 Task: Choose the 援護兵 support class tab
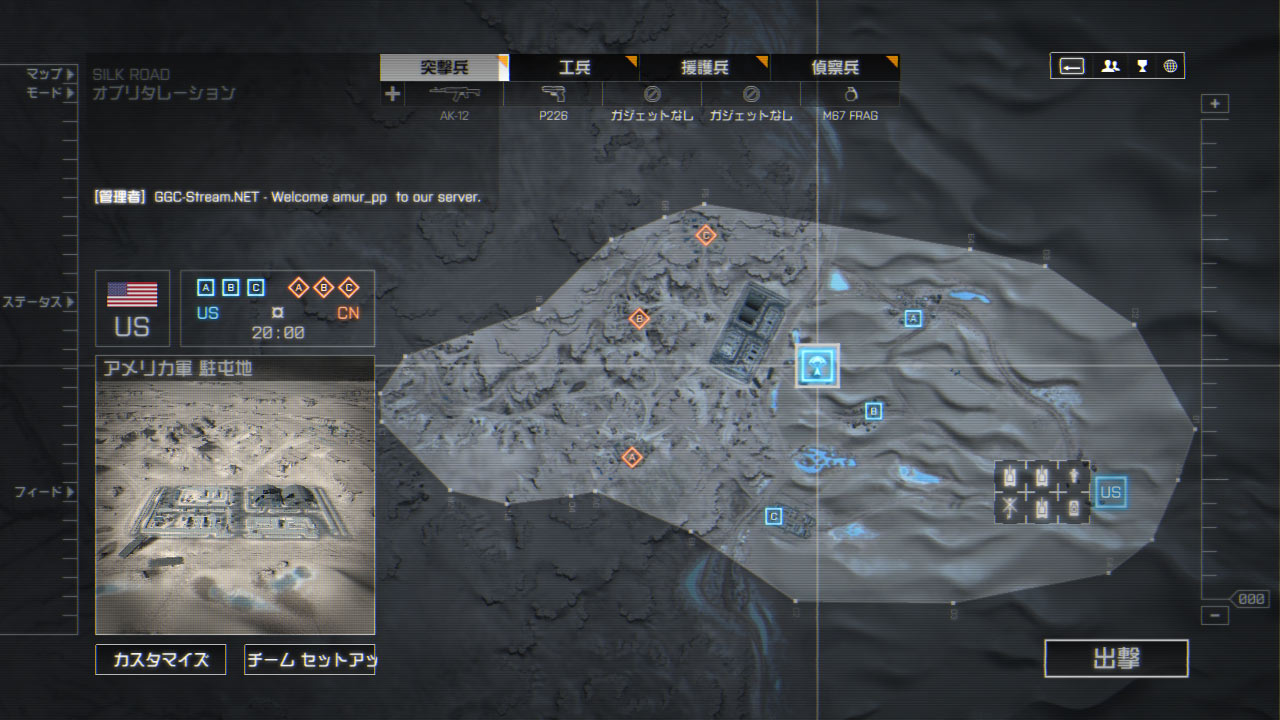click(x=704, y=68)
